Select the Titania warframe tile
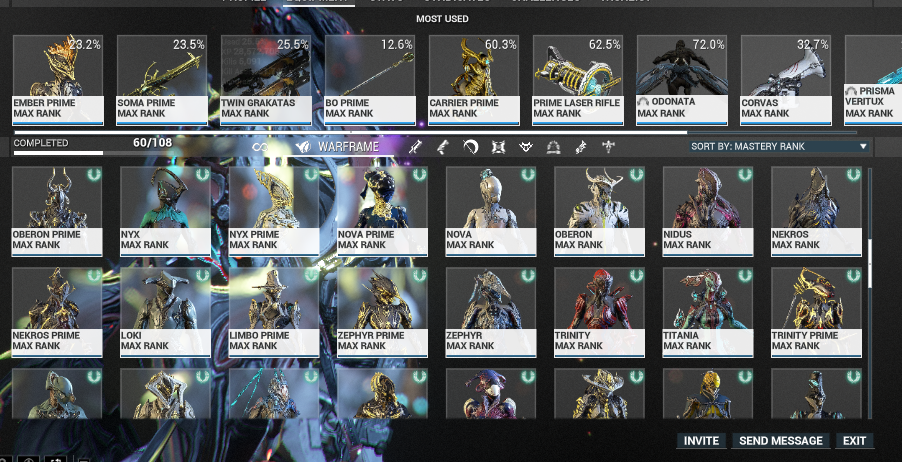The height and width of the screenshot is (462, 902). [708, 312]
